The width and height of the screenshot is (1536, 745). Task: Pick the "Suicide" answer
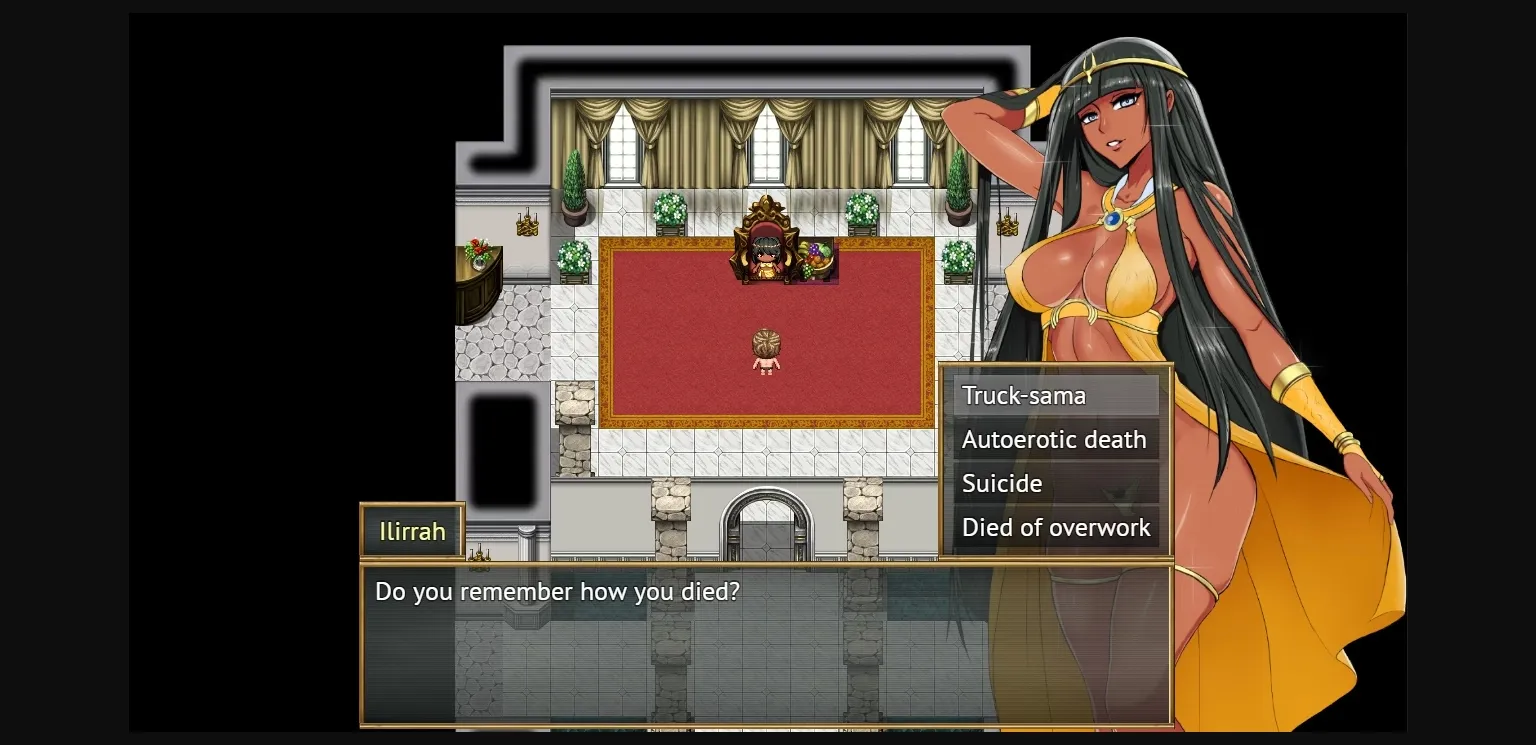pyautogui.click(x=1003, y=483)
